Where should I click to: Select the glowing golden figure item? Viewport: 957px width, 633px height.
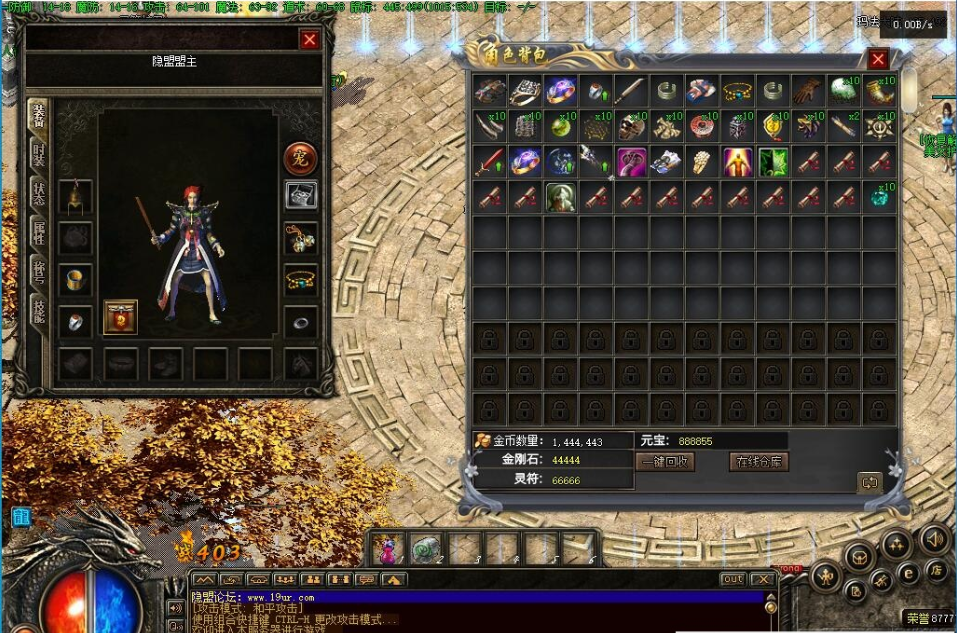tap(738, 160)
